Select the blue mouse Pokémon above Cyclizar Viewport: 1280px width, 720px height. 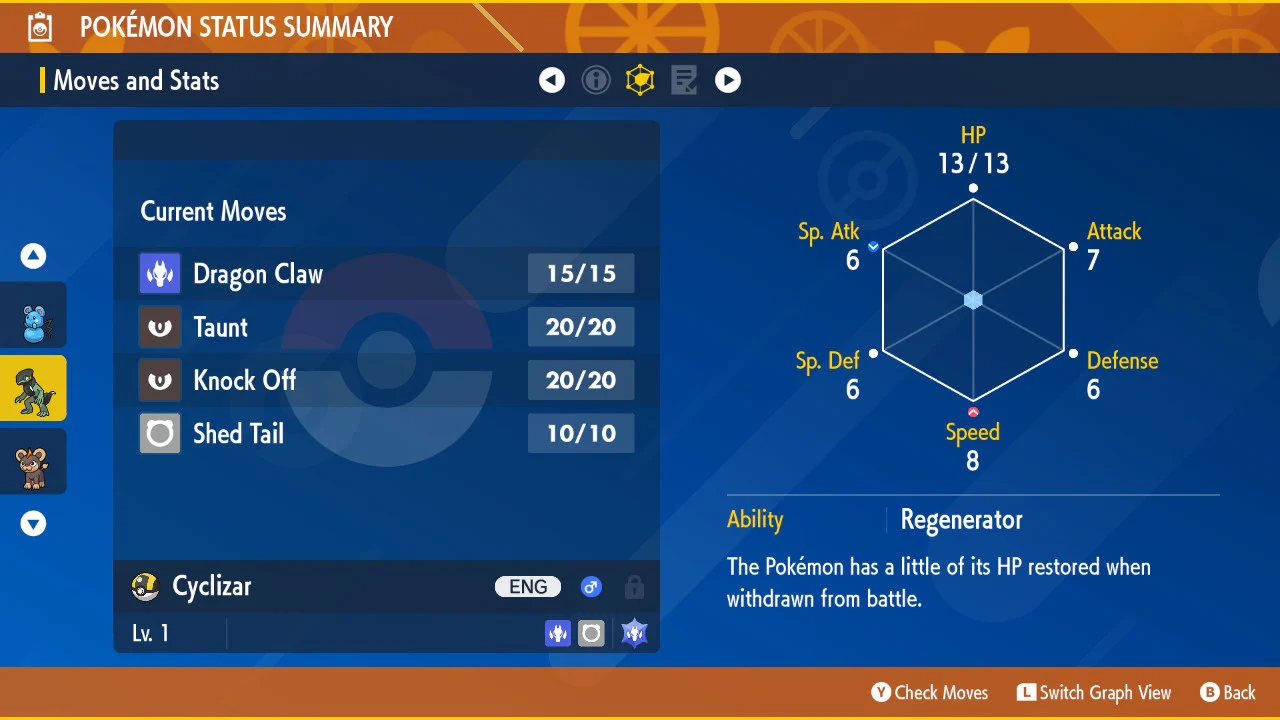click(x=33, y=316)
